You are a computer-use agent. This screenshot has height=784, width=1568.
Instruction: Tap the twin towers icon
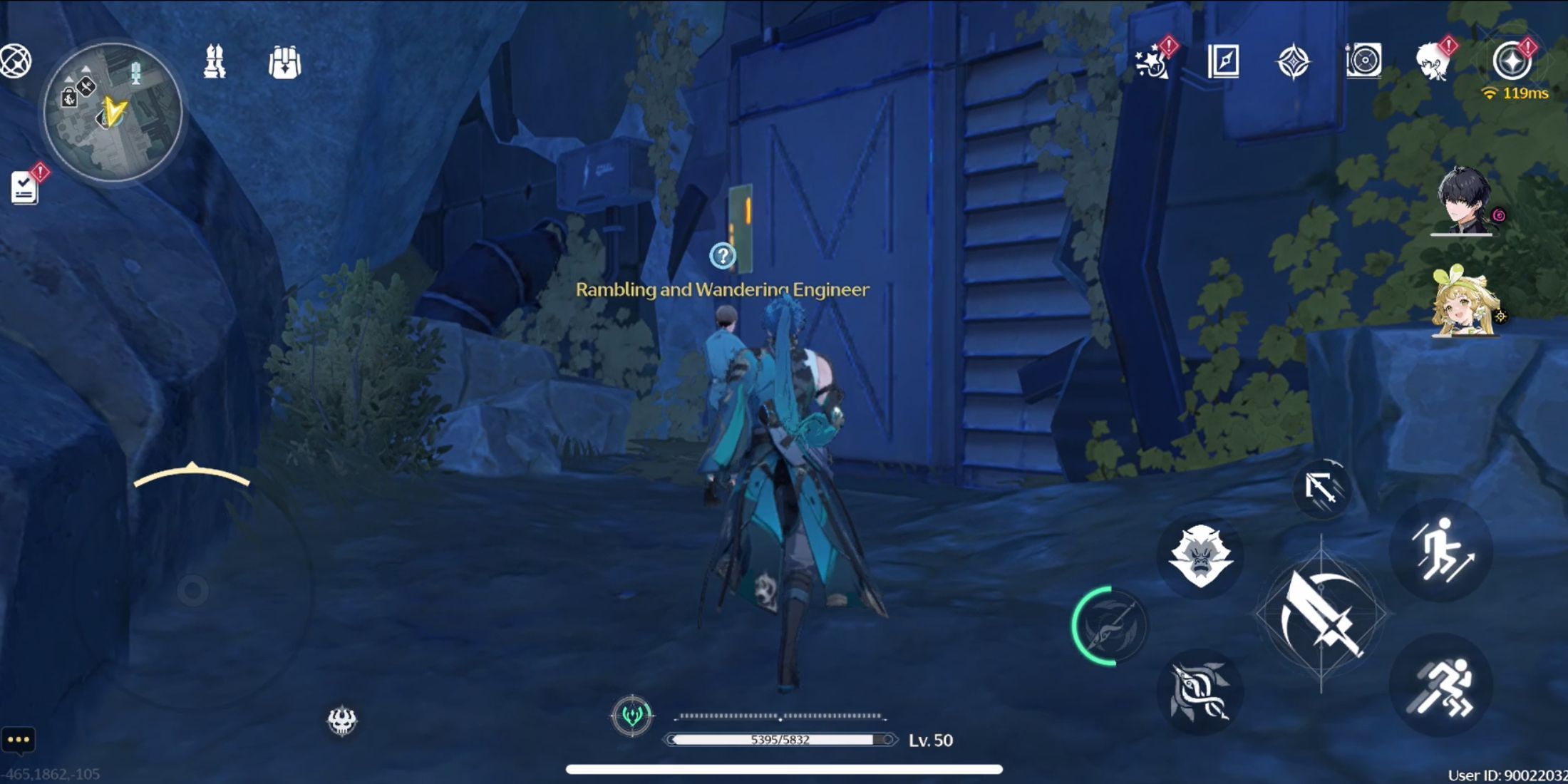click(215, 61)
